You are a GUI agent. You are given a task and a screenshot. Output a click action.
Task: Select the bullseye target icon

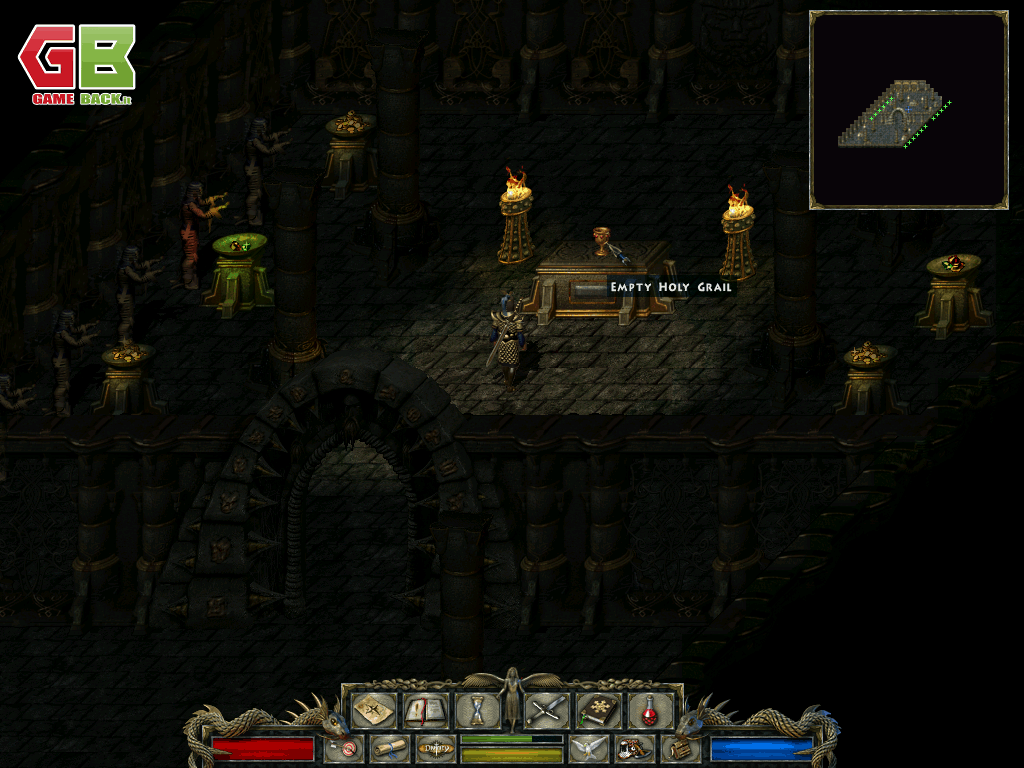[345, 748]
